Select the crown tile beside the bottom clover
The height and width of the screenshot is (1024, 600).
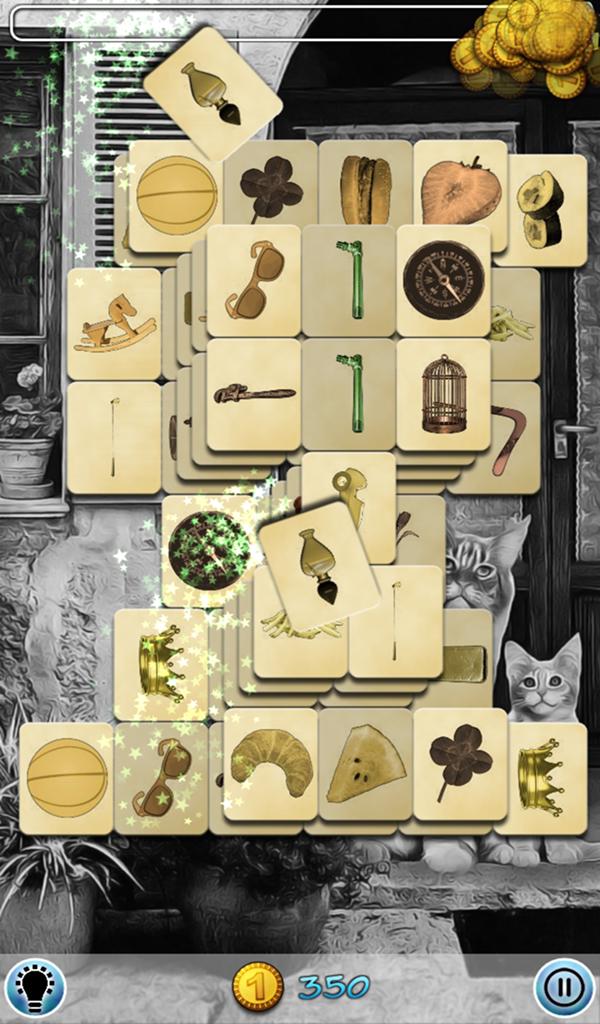[541, 778]
